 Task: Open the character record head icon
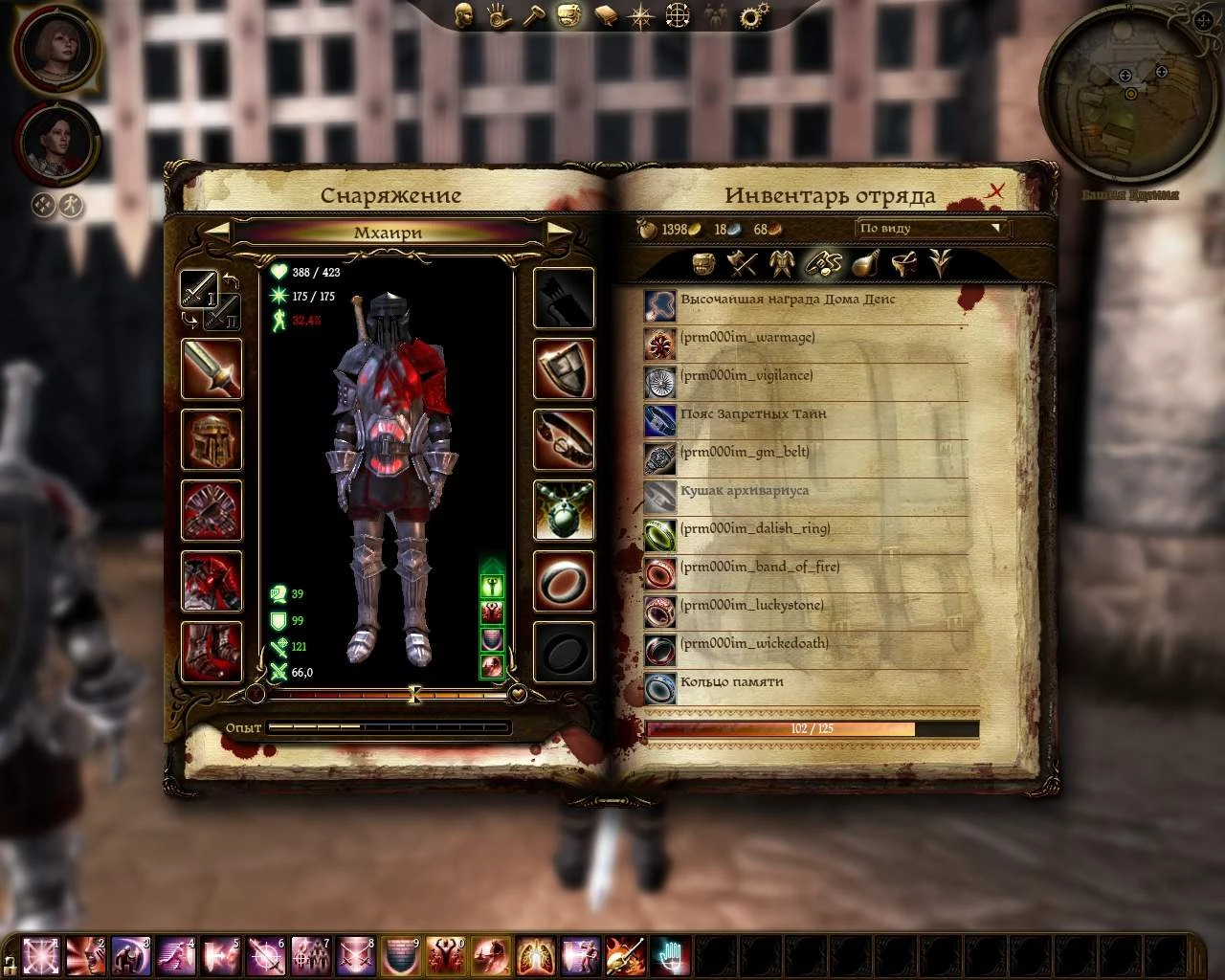(464, 16)
